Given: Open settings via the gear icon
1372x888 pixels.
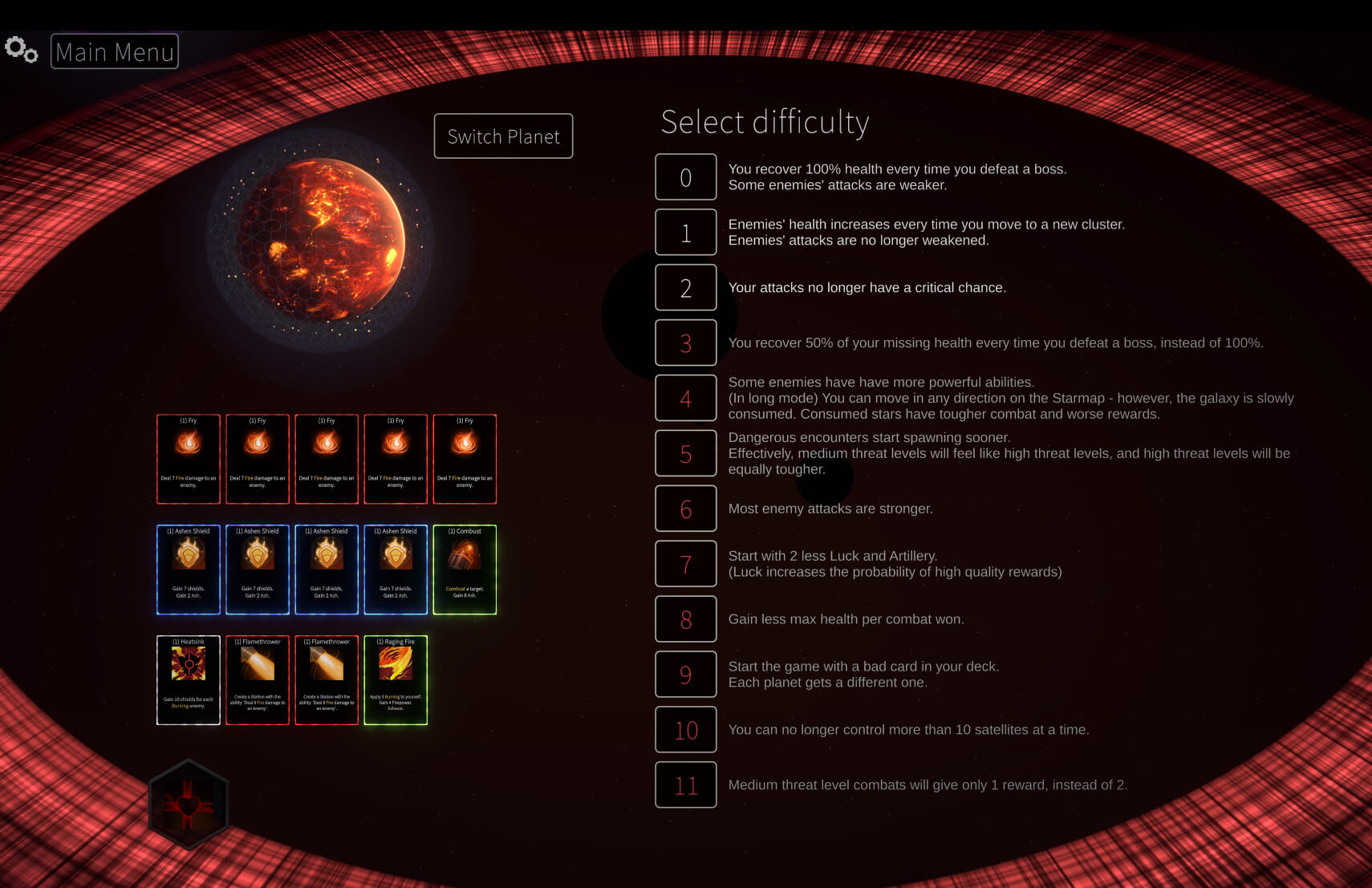Looking at the screenshot, I should tap(21, 50).
